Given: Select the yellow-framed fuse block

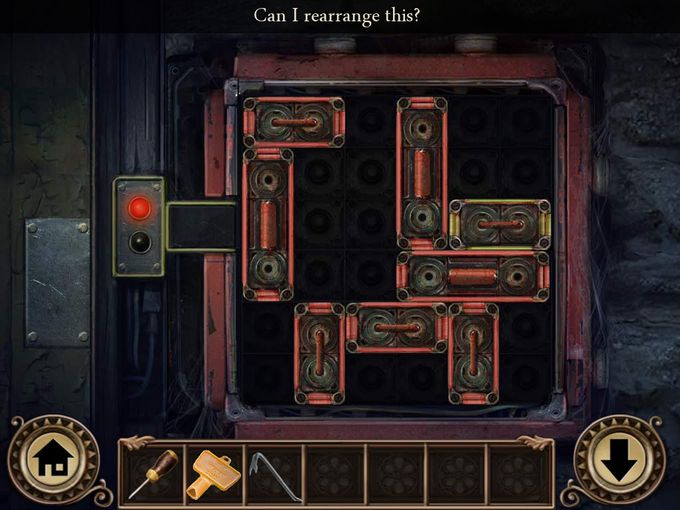Looking at the screenshot, I should click(x=499, y=224).
